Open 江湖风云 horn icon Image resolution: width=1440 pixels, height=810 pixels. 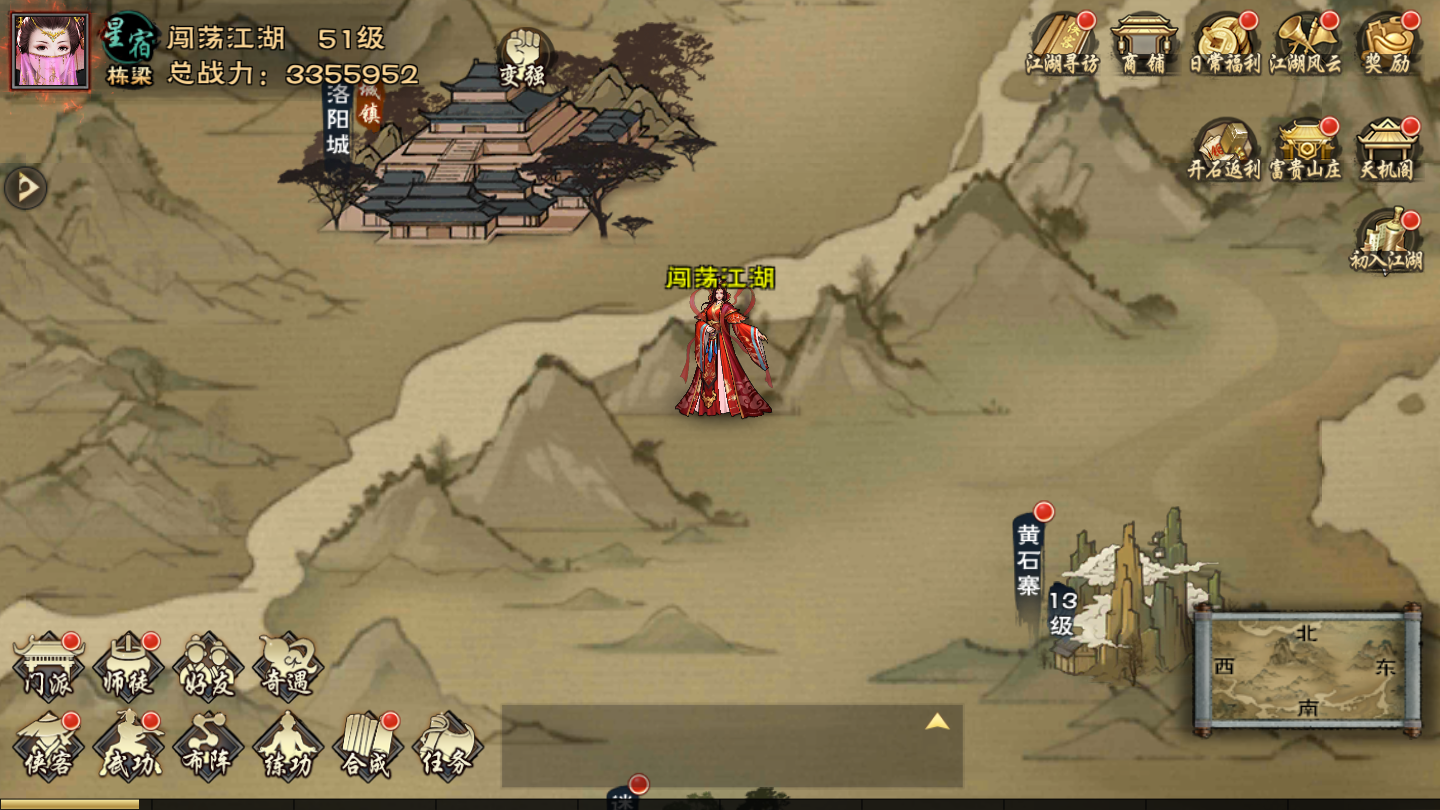click(1305, 44)
